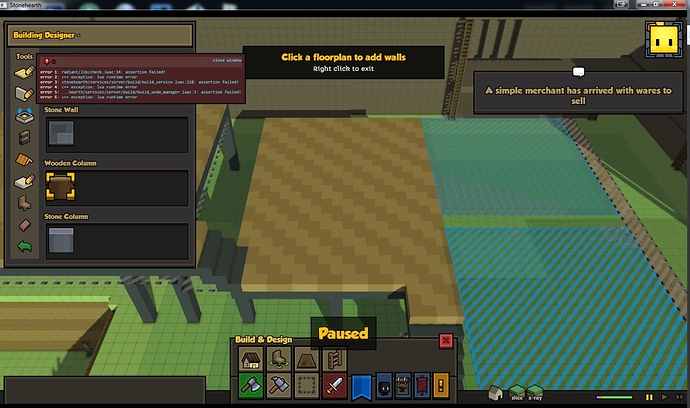The image size is (690, 408).
Task: Click the blue banner town button
Action: point(362,386)
